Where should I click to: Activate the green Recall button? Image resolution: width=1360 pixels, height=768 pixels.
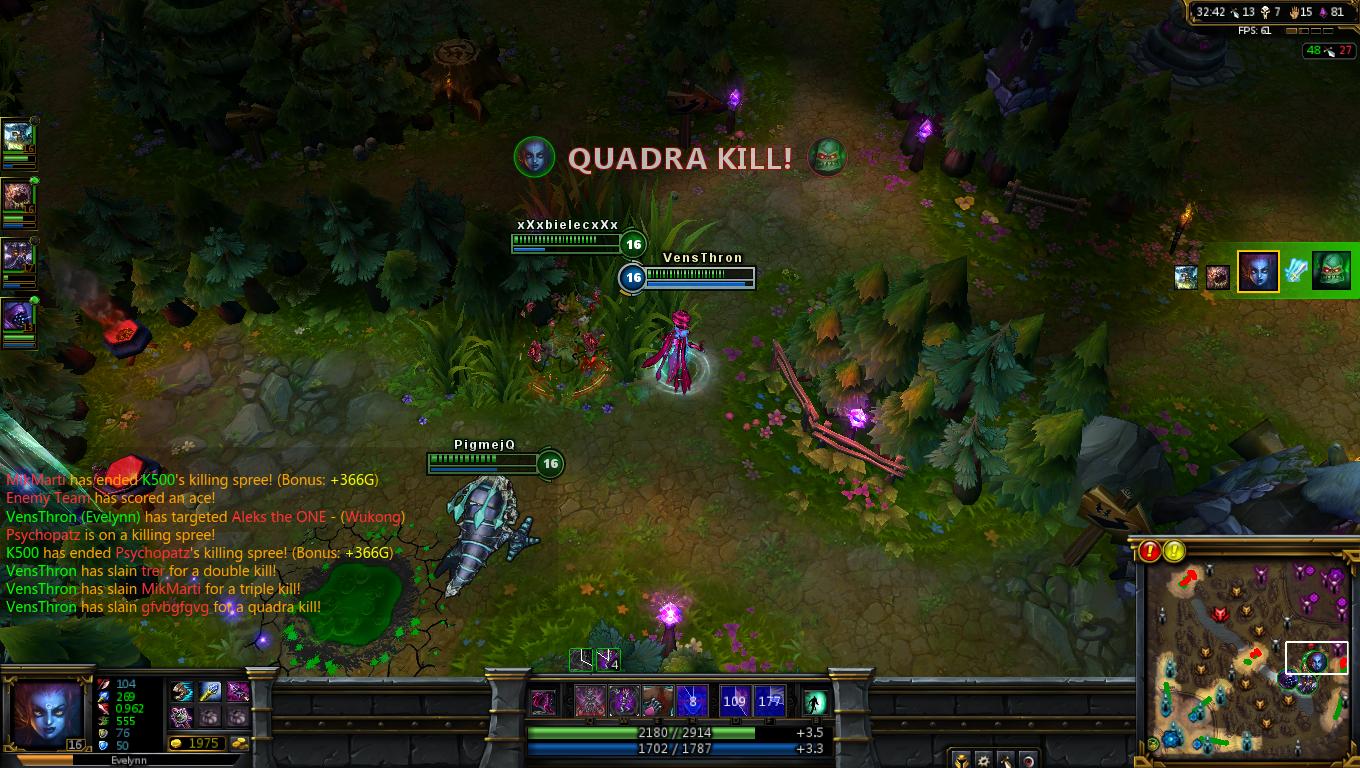816,703
